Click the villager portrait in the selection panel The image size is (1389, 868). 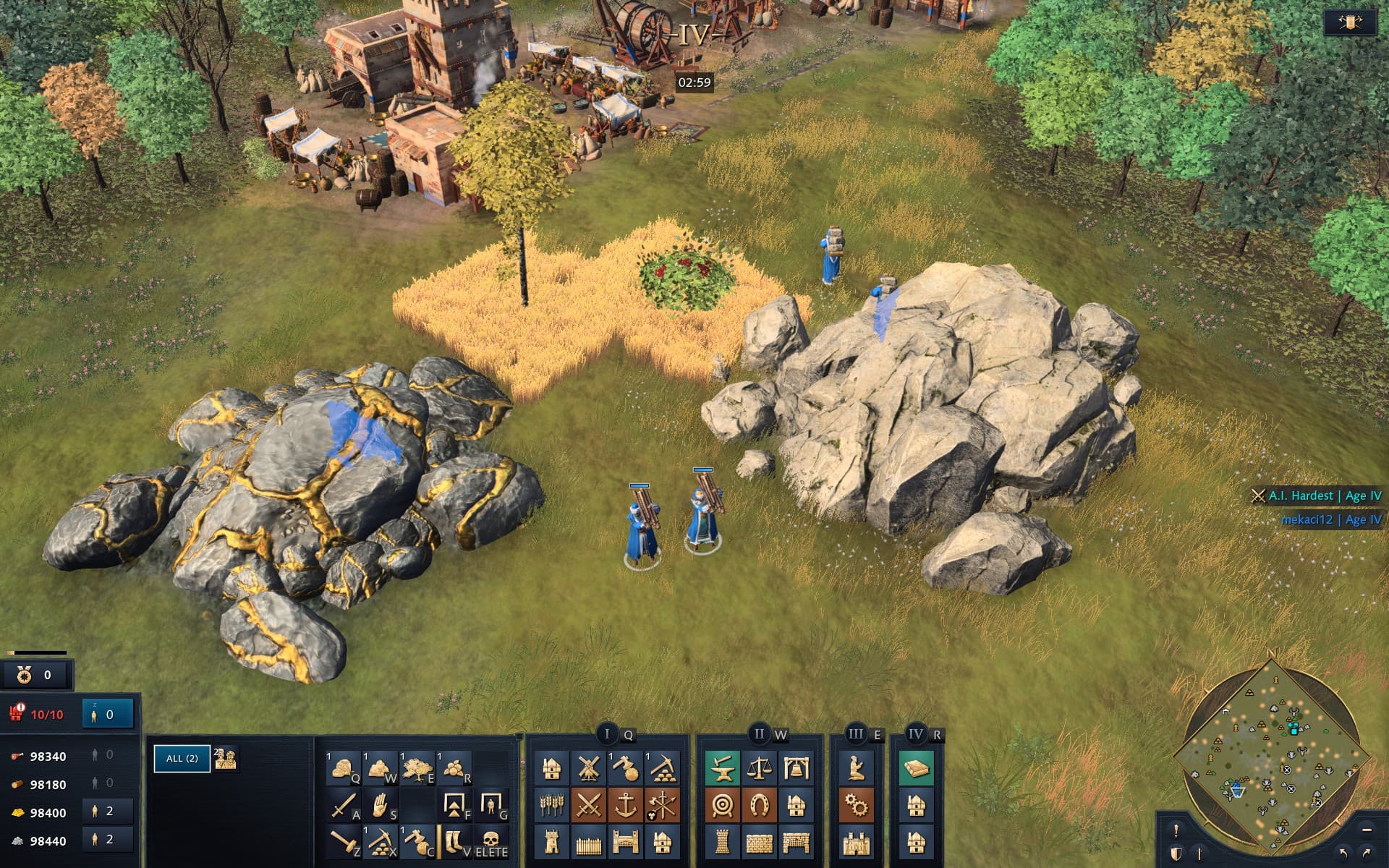pyautogui.click(x=226, y=758)
